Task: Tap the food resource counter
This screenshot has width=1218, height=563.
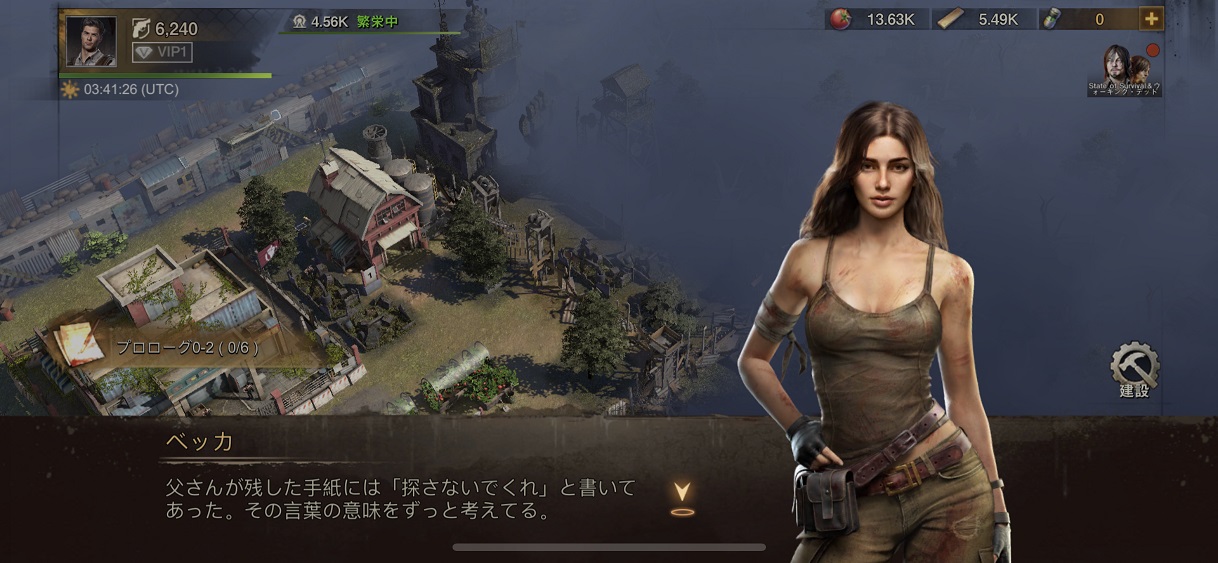Action: (875, 19)
